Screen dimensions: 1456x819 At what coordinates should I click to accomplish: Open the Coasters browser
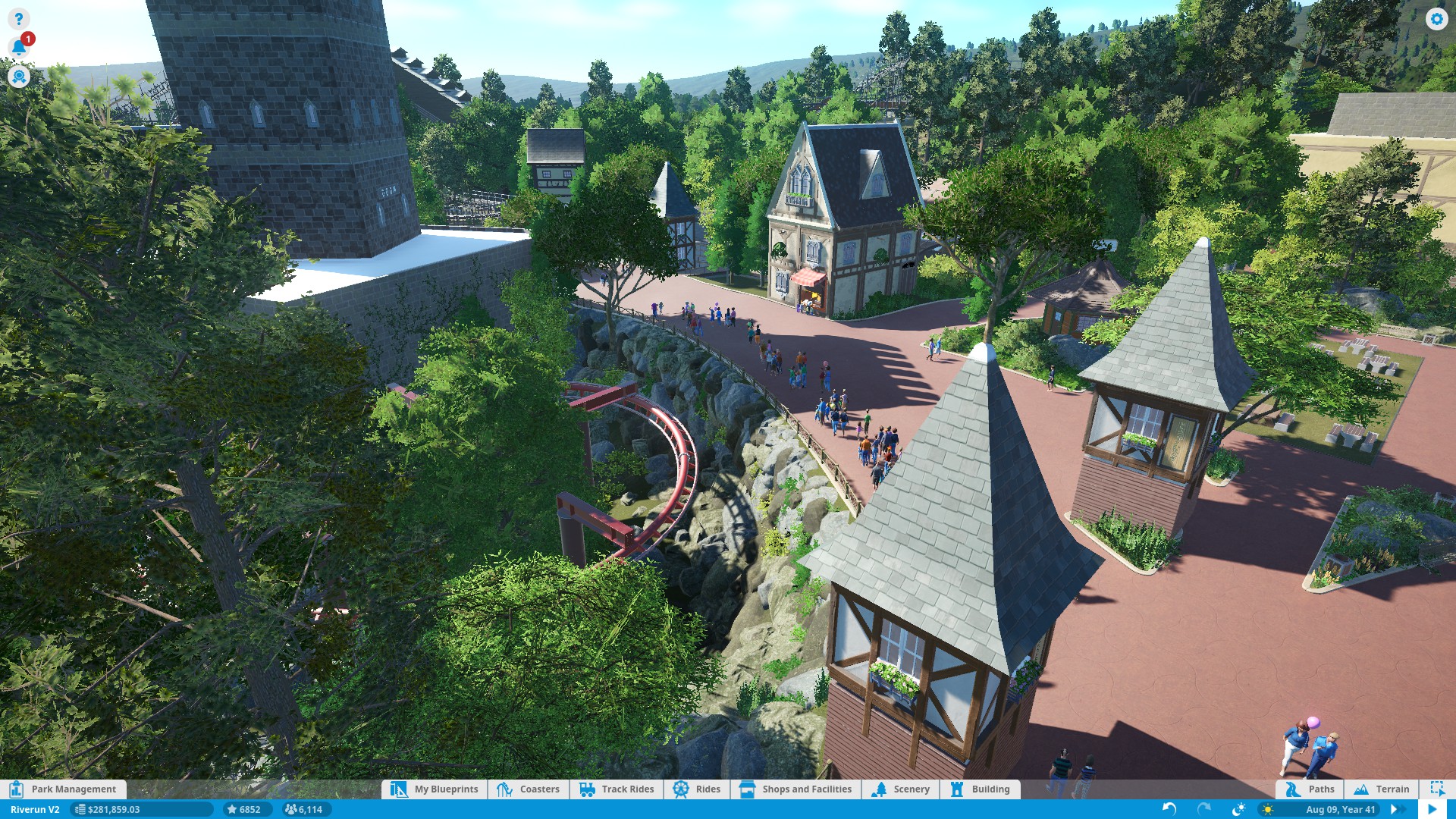(529, 789)
